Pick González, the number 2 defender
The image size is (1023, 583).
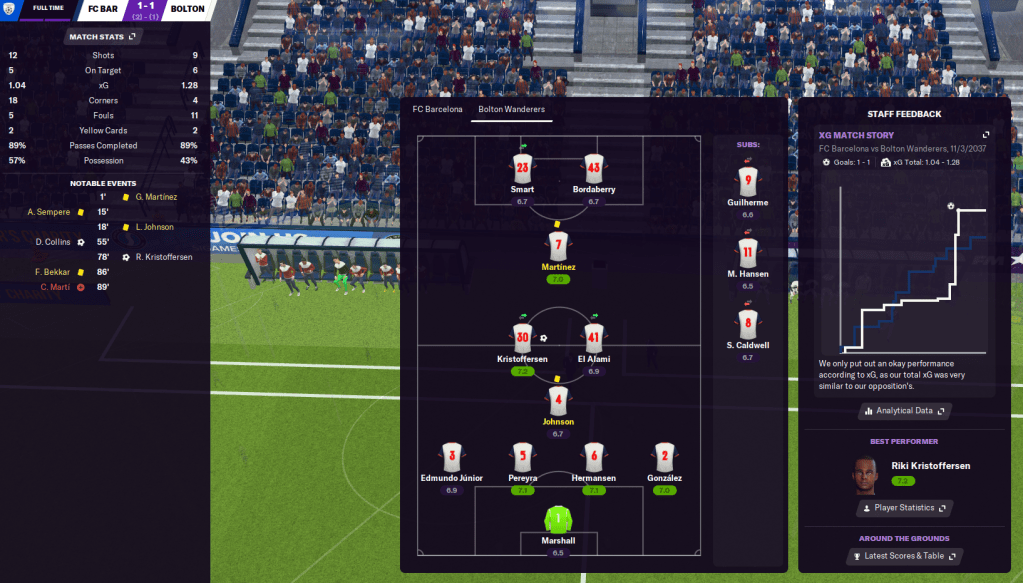tap(664, 458)
